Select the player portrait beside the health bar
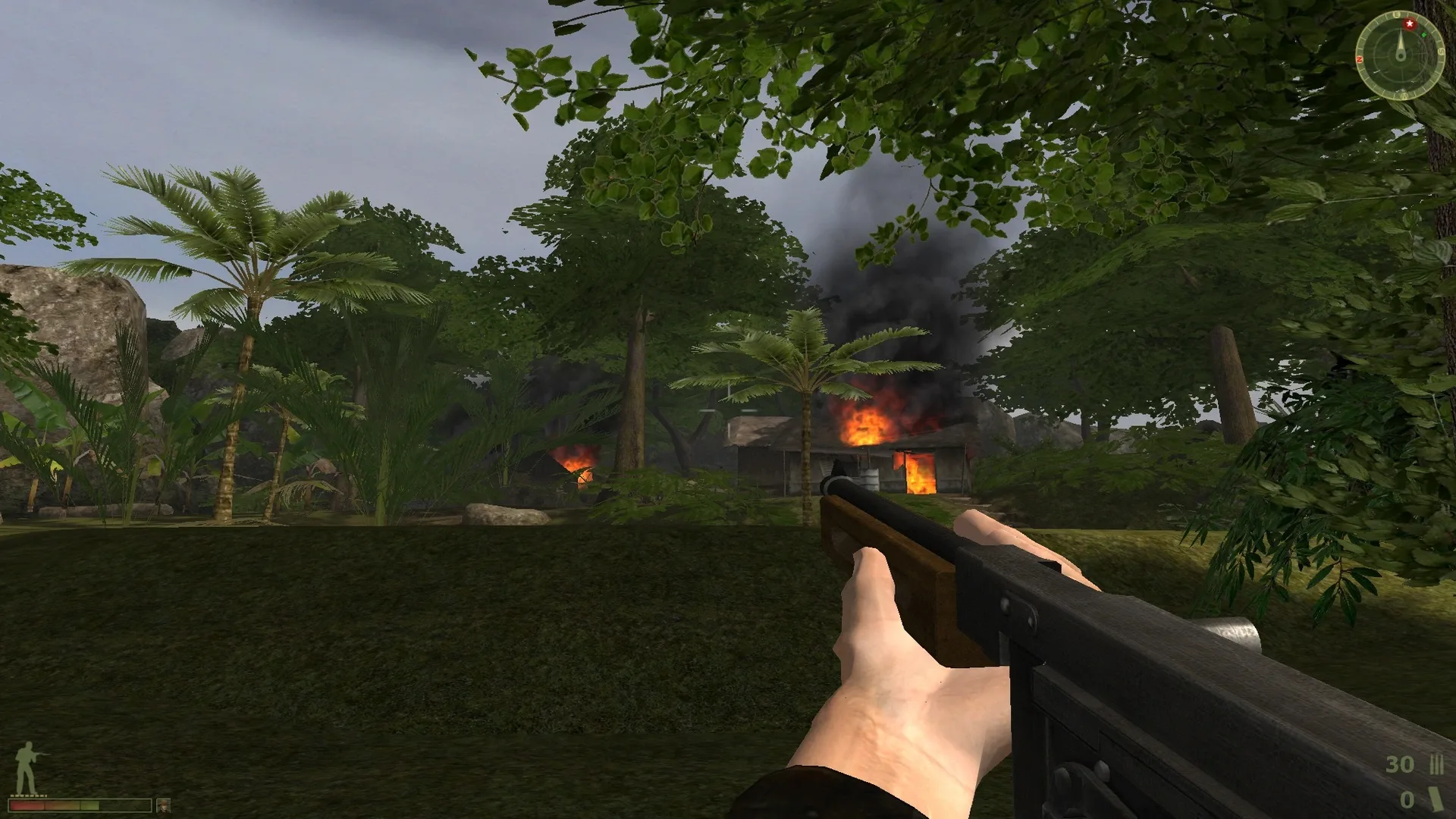 pos(164,806)
